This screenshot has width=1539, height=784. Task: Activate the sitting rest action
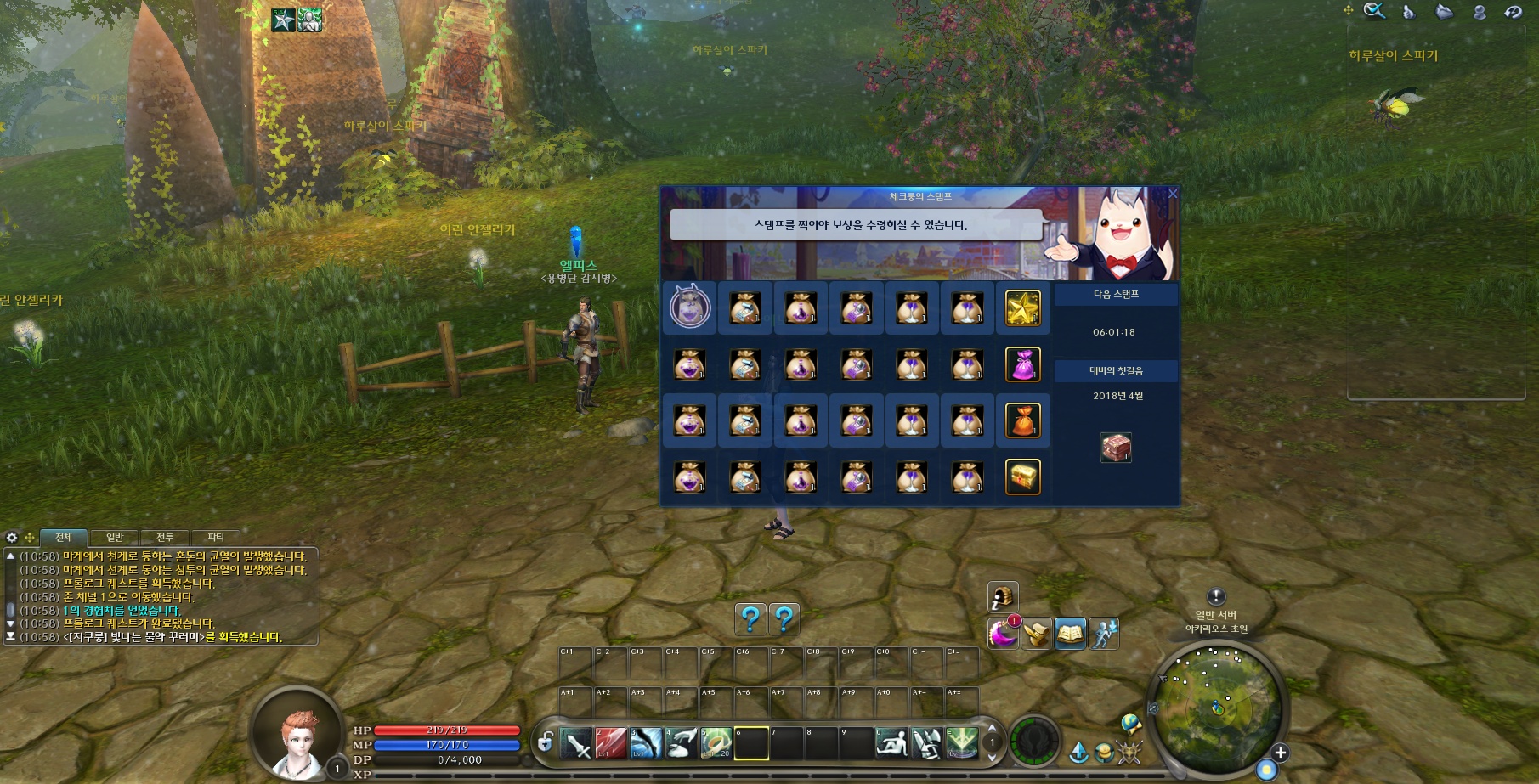891,743
